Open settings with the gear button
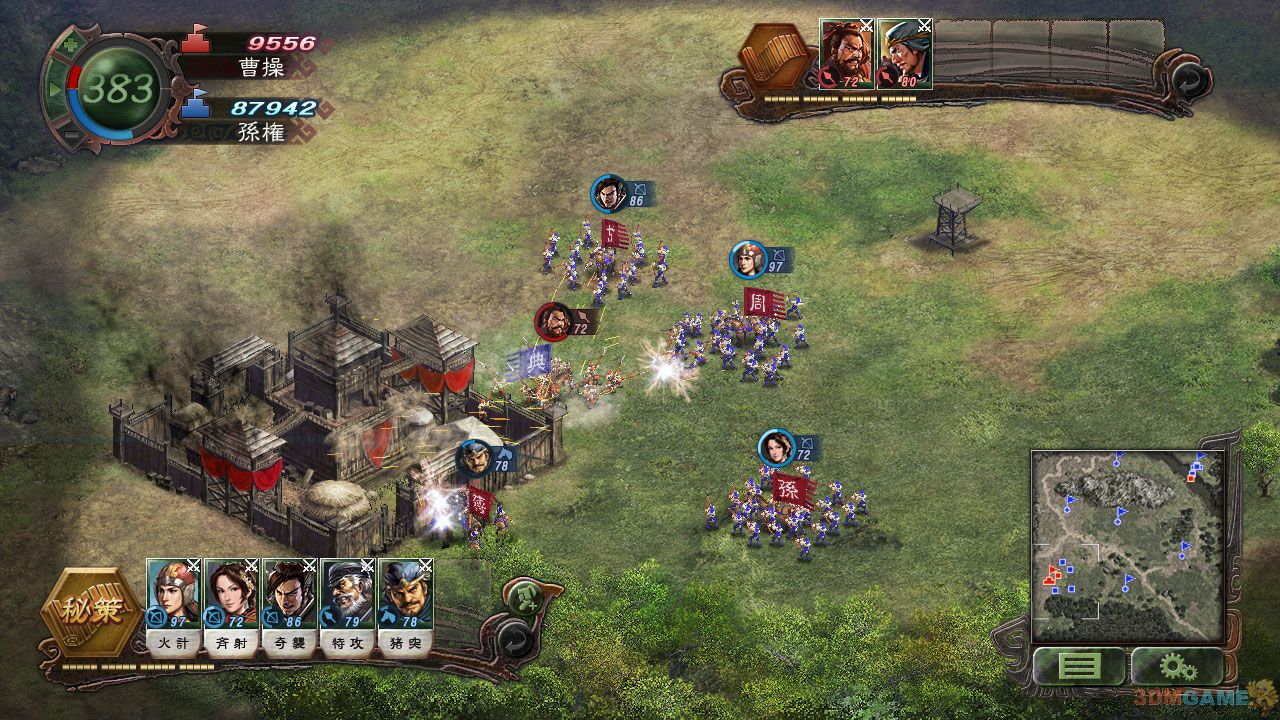Image resolution: width=1280 pixels, height=720 pixels. tap(1176, 665)
